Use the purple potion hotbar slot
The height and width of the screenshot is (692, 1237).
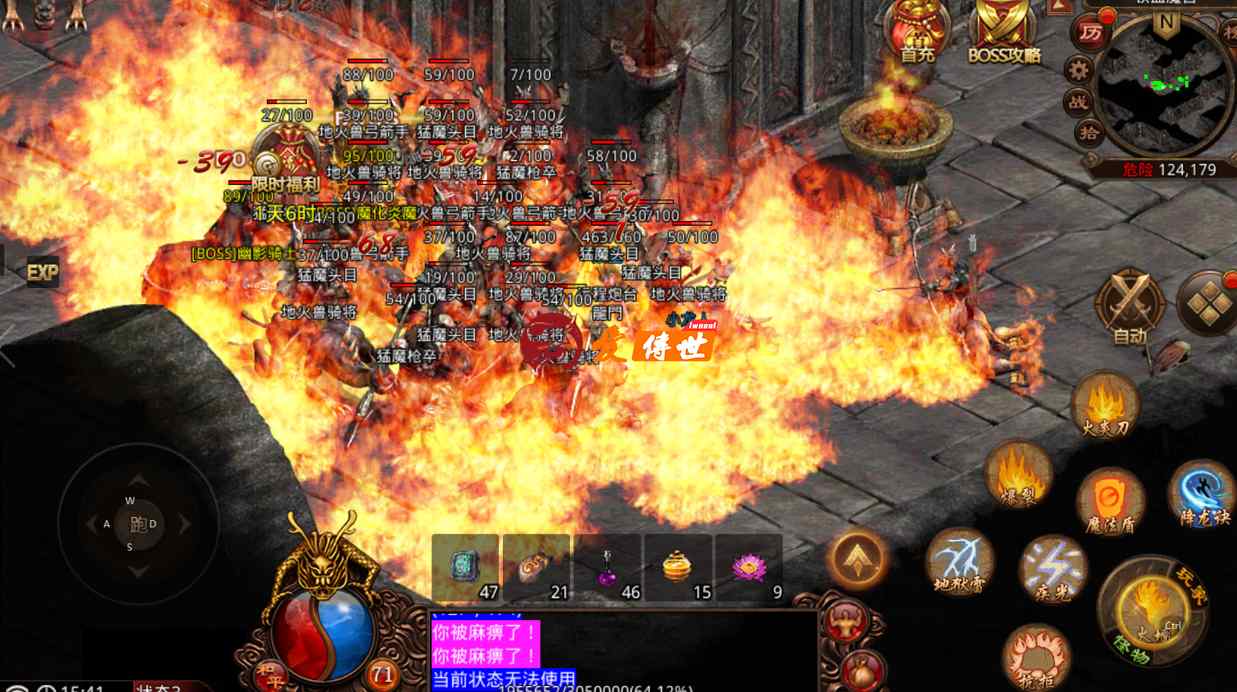tap(608, 568)
